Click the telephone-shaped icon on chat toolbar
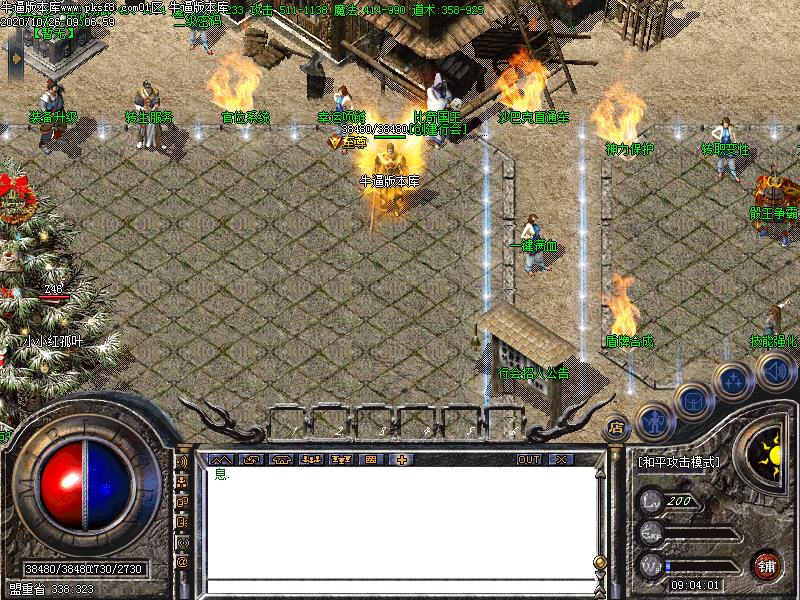 [x=280, y=459]
